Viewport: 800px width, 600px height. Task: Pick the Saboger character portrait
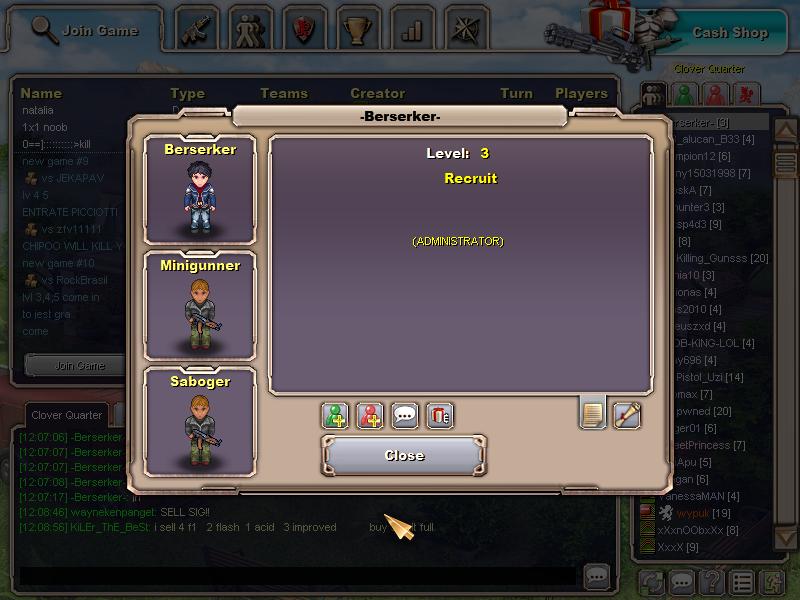200,422
